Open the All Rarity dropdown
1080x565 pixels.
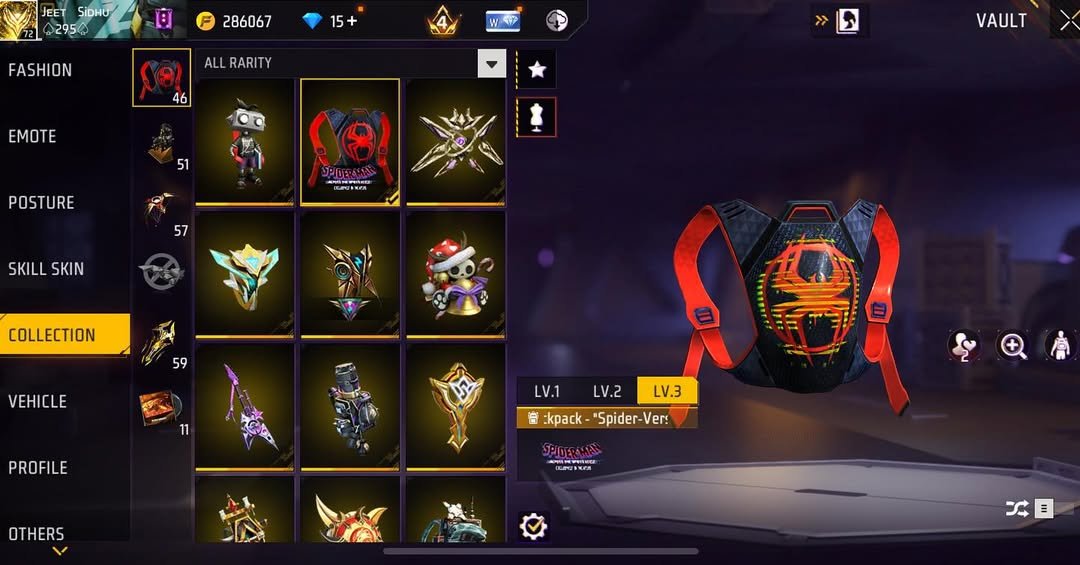[491, 65]
